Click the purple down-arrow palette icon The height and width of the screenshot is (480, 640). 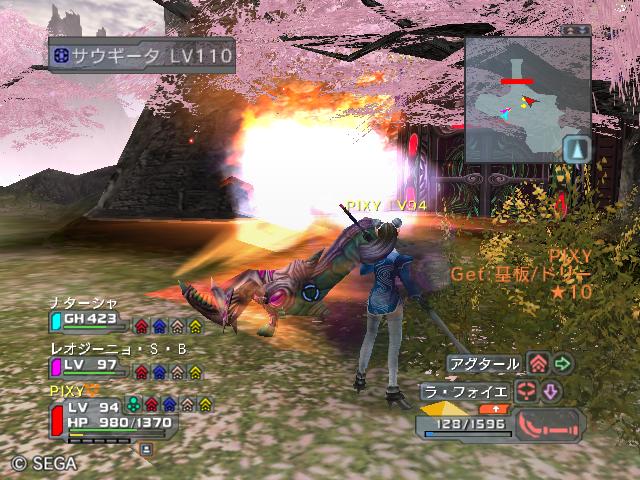click(x=551, y=390)
